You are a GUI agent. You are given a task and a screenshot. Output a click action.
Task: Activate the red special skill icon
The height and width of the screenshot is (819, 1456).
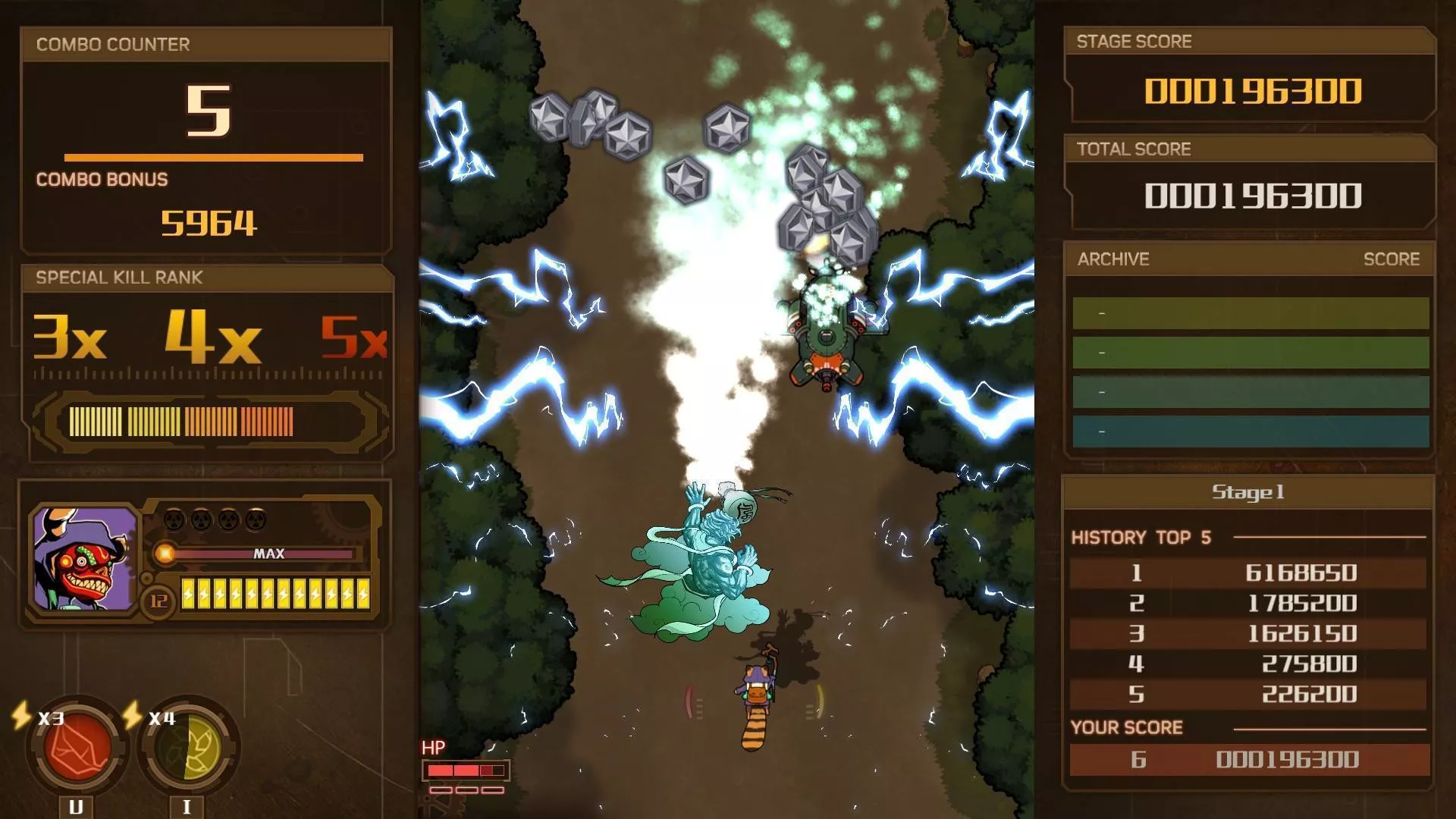tap(77, 747)
